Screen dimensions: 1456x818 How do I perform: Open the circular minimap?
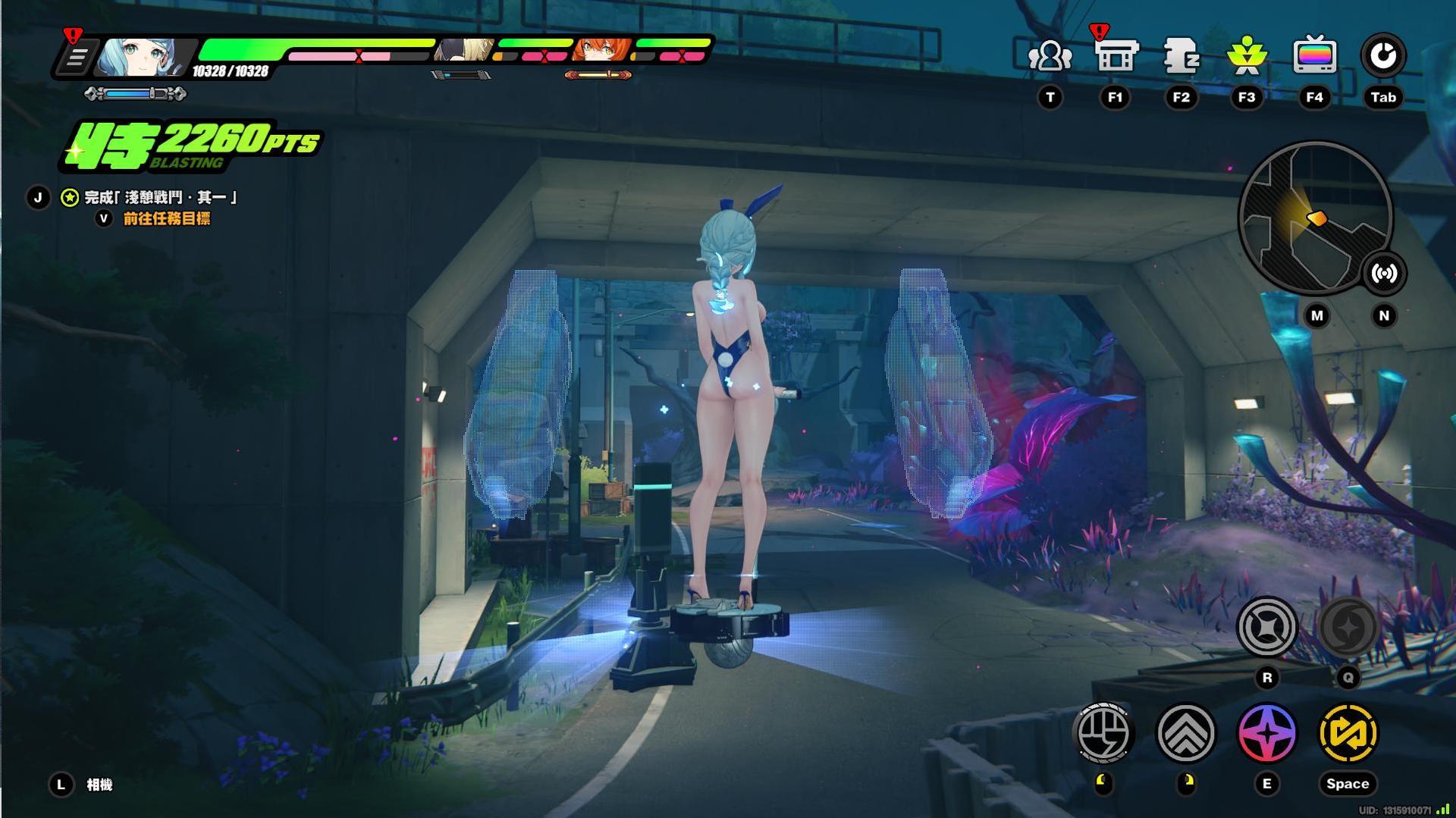coord(1314,218)
